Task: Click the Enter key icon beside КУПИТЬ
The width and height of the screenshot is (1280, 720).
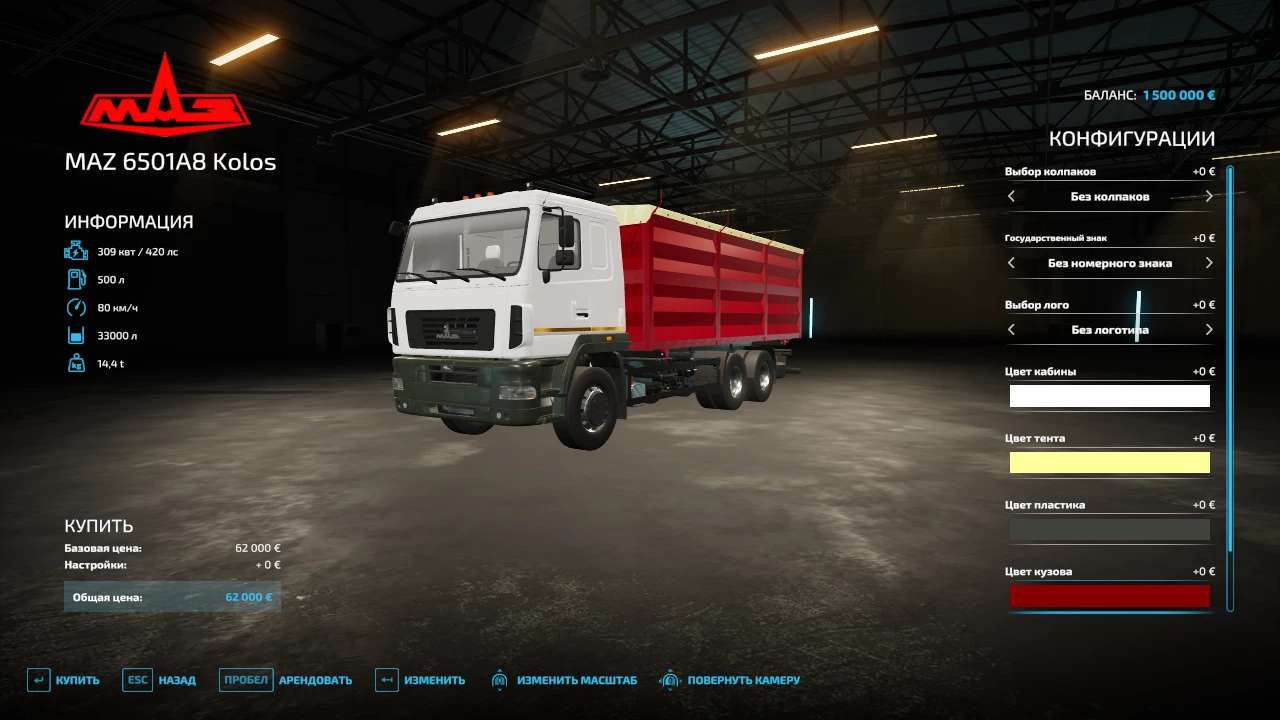Action: click(38, 679)
